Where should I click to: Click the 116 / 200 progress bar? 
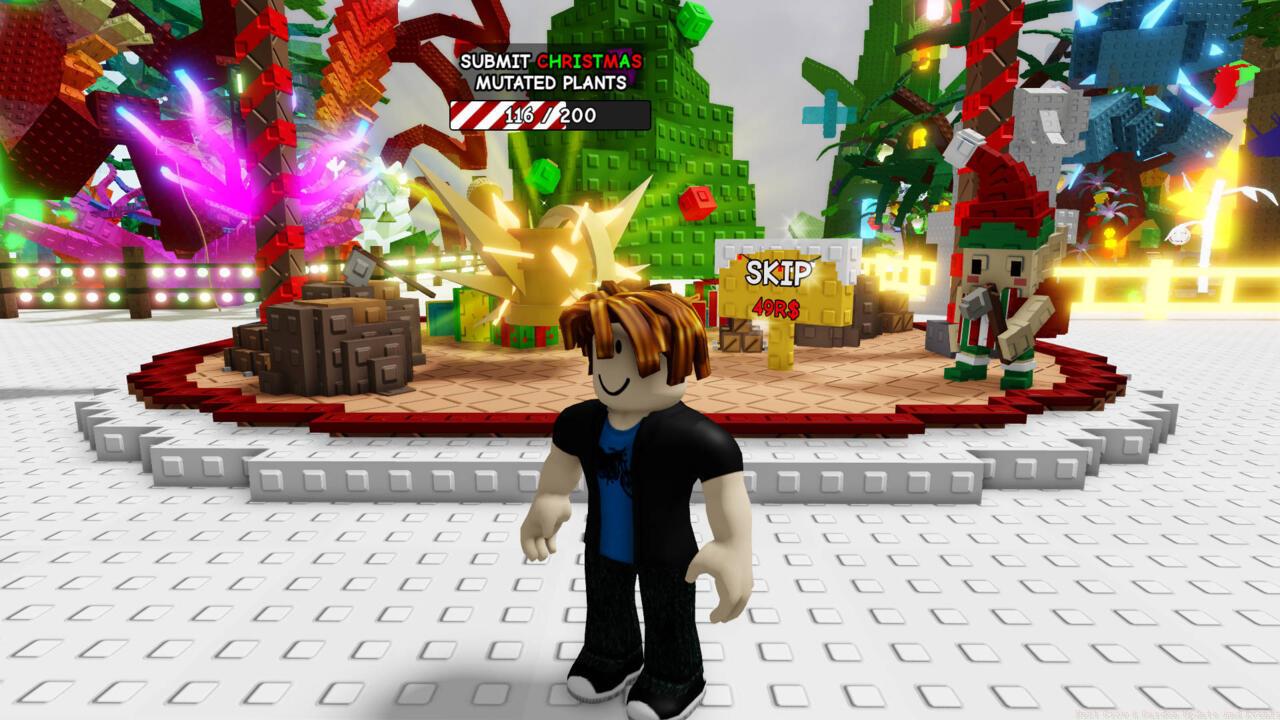coord(548,115)
